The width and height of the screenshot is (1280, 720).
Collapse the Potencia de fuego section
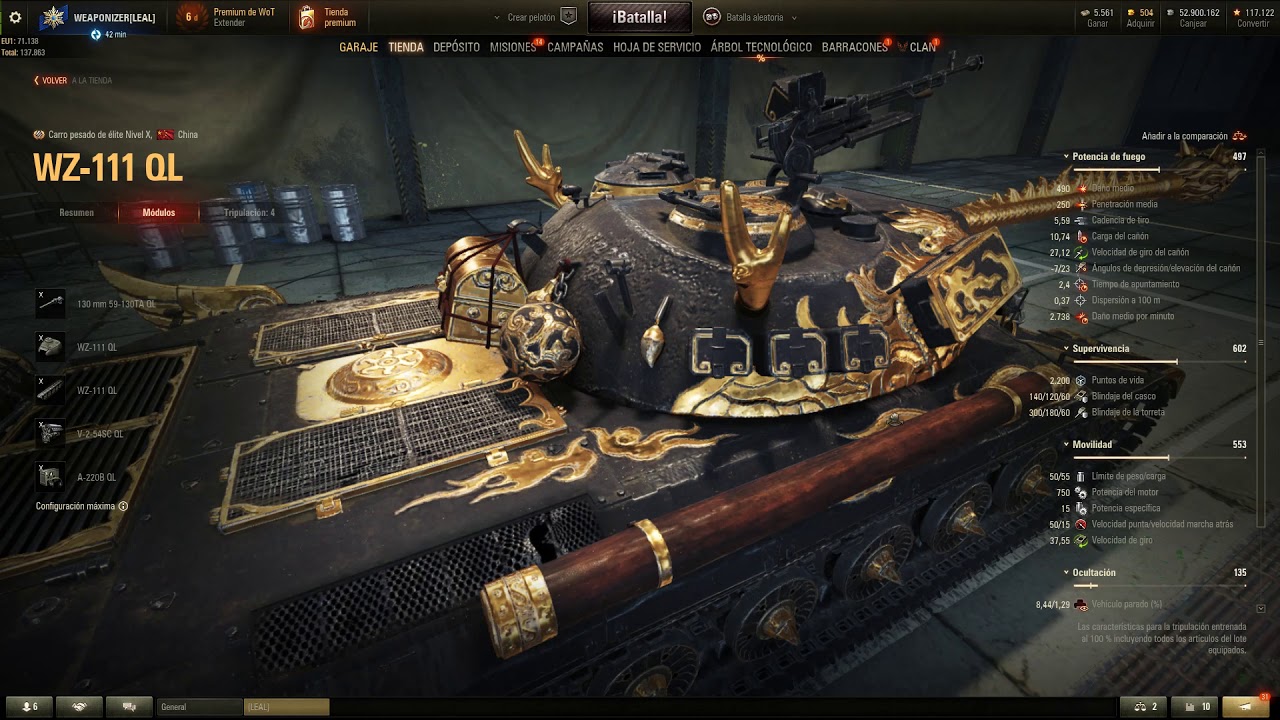1066,157
